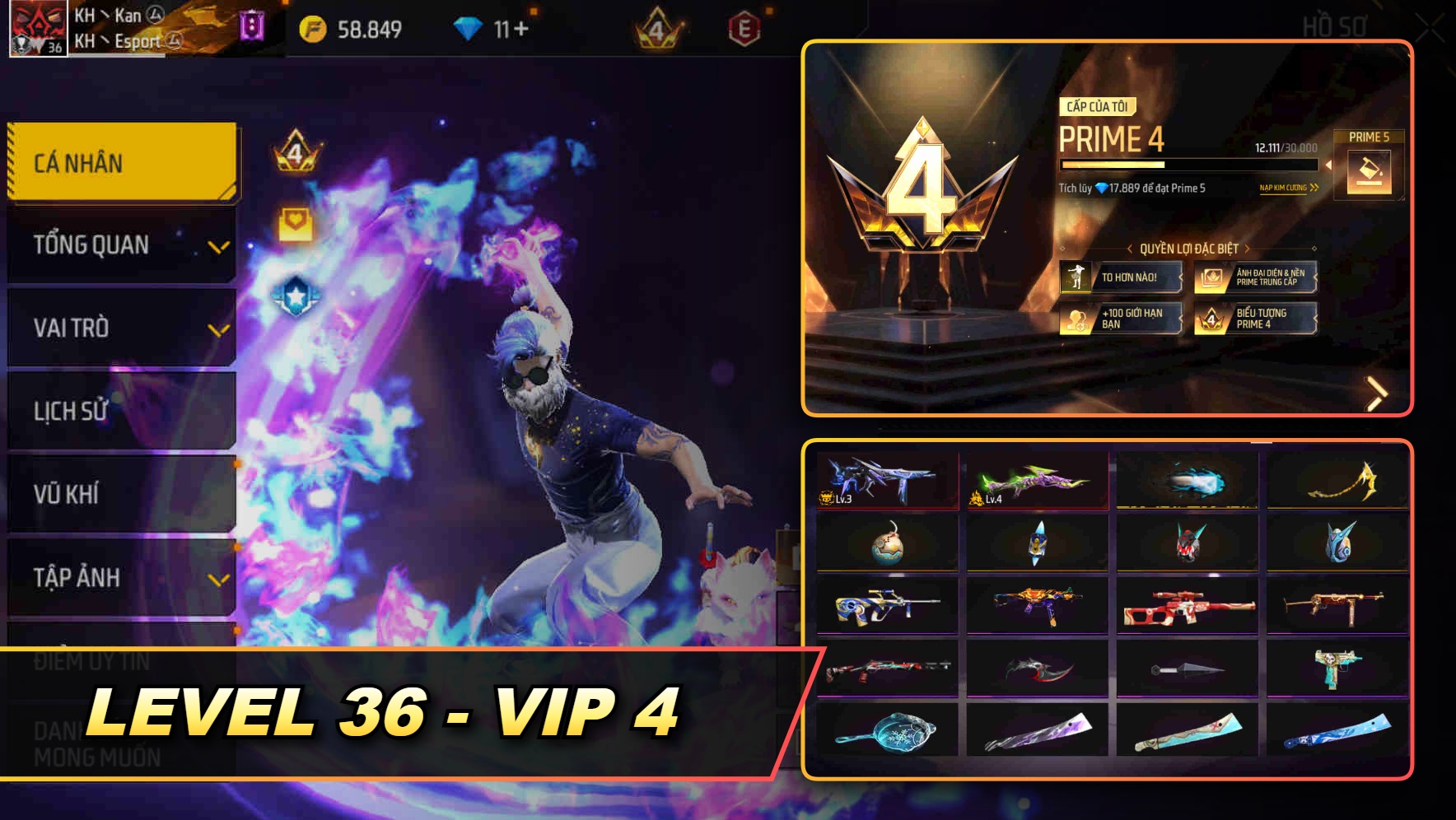This screenshot has height=820, width=1456.
Task: Open the player avatar profile icon
Action: [x=37, y=27]
